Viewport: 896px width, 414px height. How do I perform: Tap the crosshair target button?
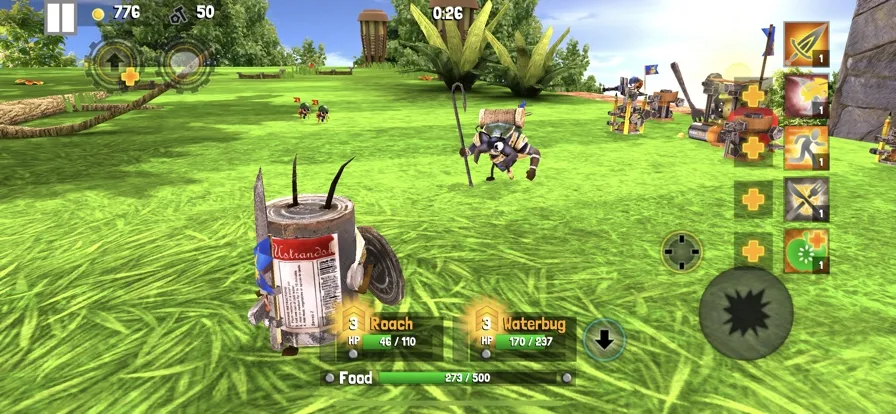pos(682,251)
